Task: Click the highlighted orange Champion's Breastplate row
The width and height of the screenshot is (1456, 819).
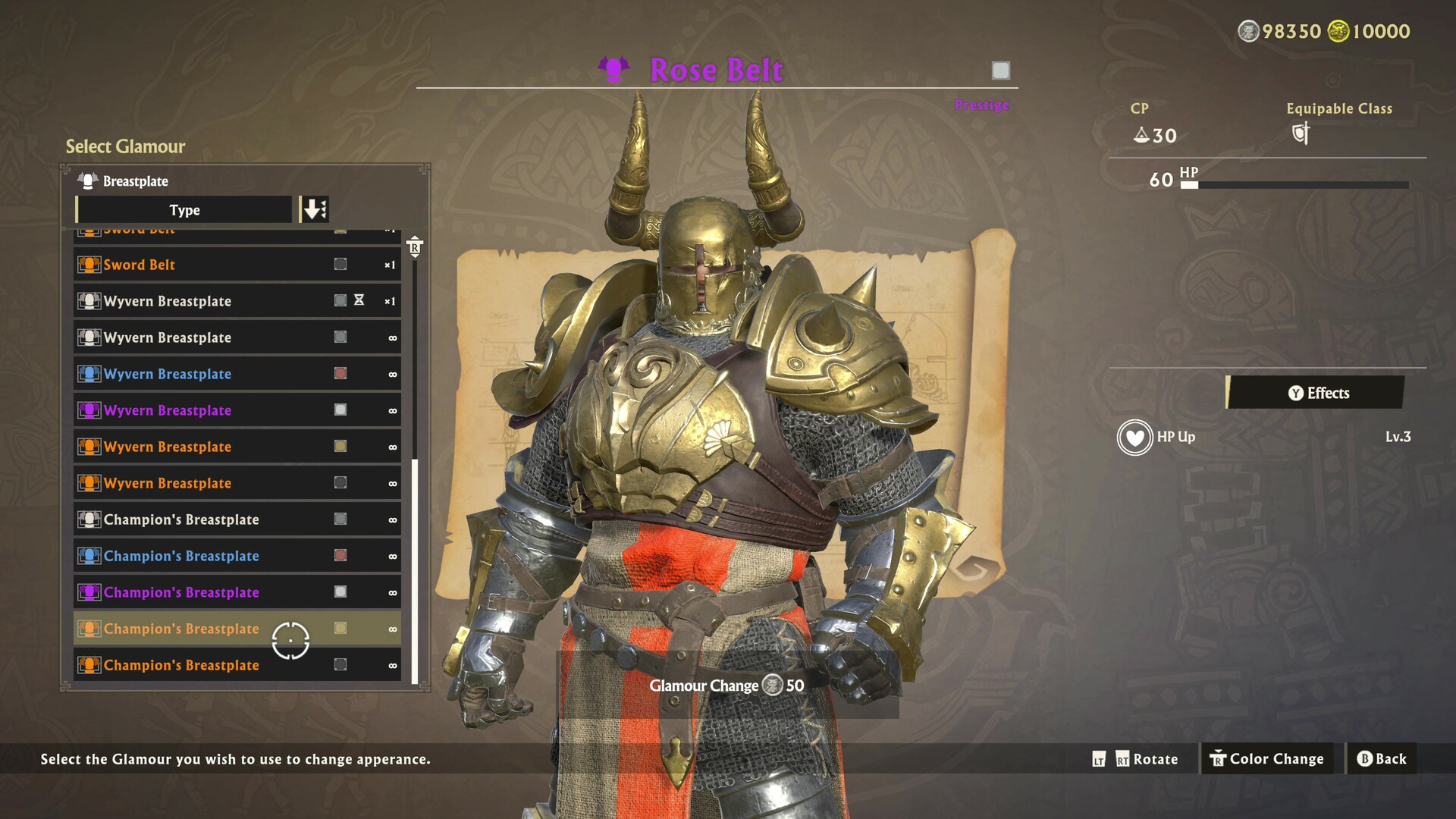Action: [x=237, y=629]
